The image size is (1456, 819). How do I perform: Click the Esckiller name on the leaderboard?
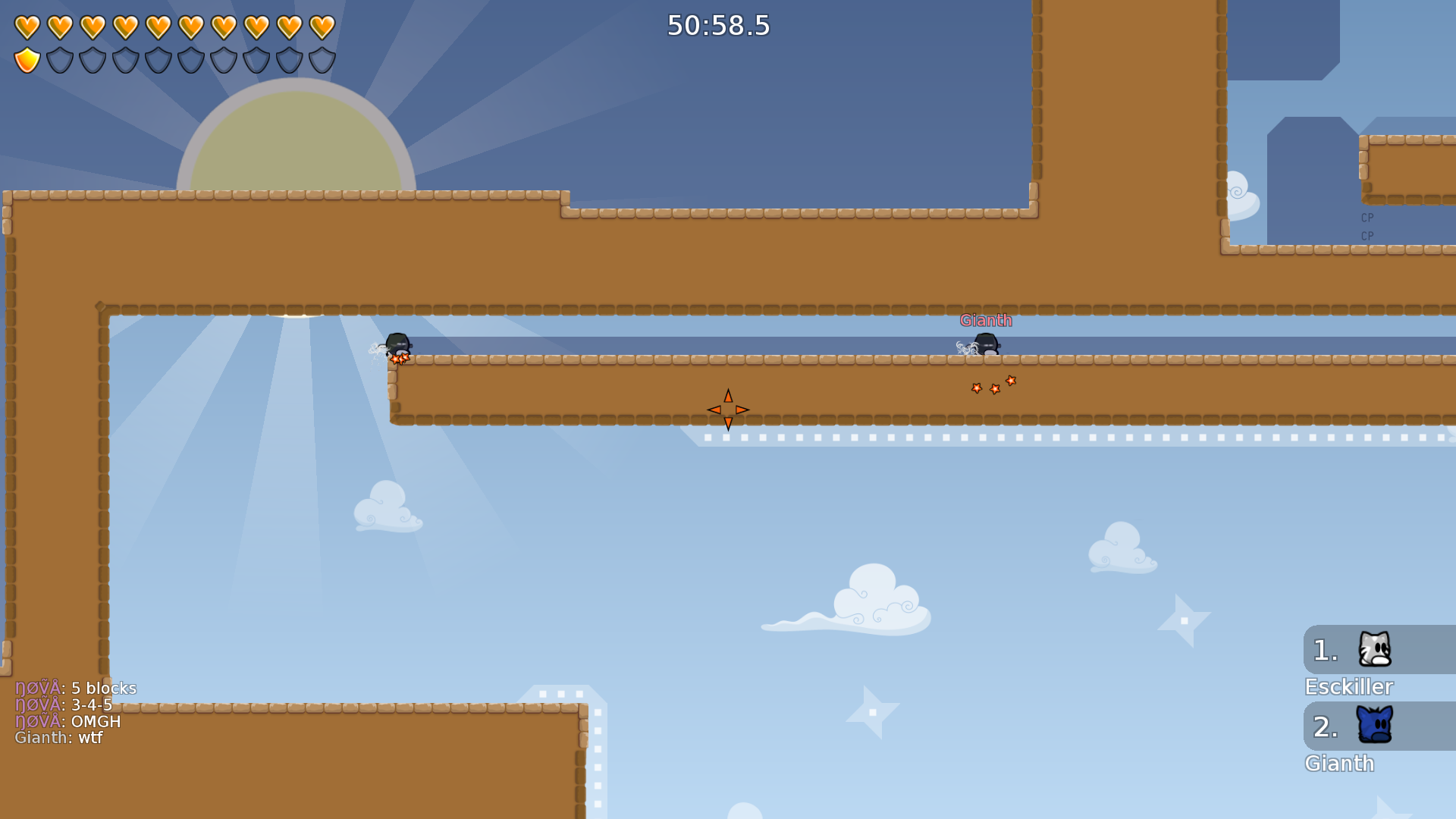point(1348,686)
